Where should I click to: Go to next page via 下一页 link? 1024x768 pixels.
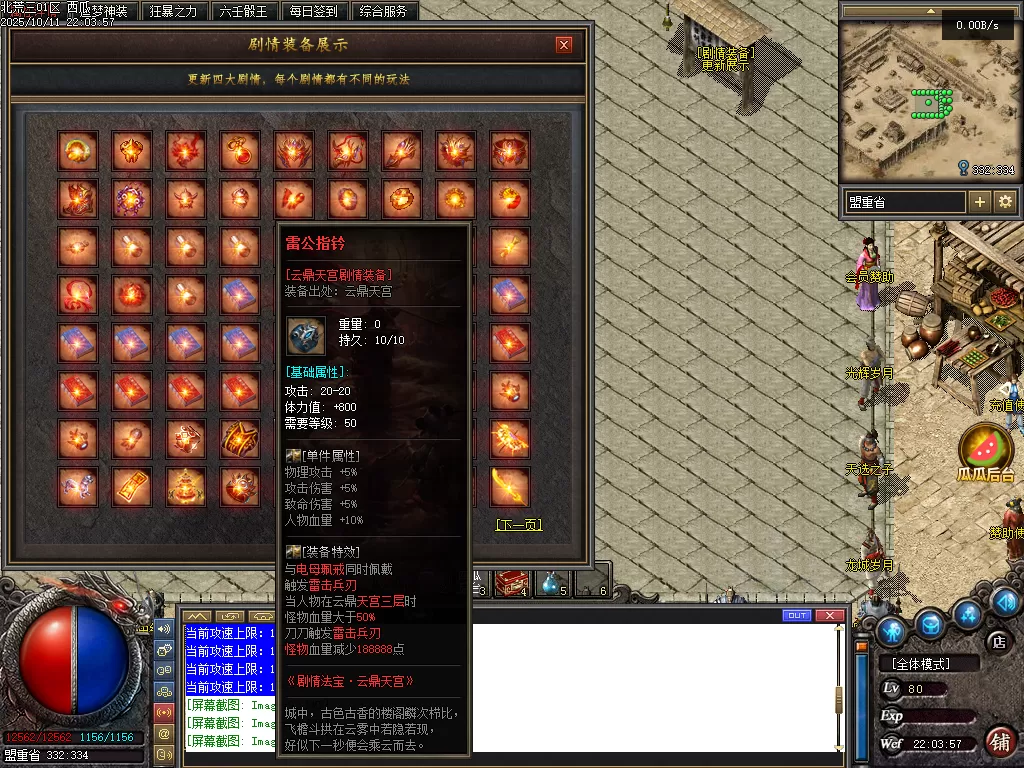[x=519, y=524]
